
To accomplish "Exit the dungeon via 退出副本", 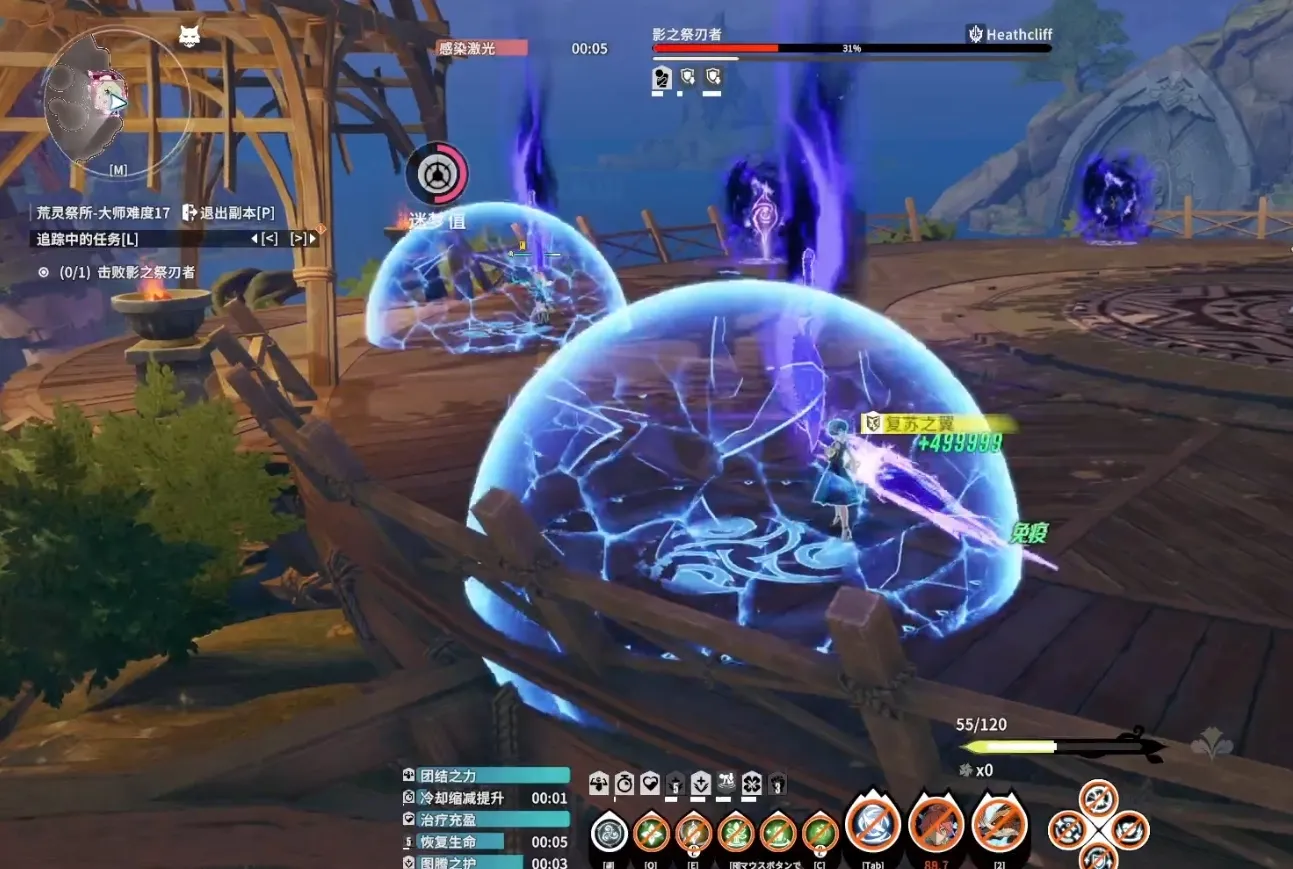I will click(228, 213).
